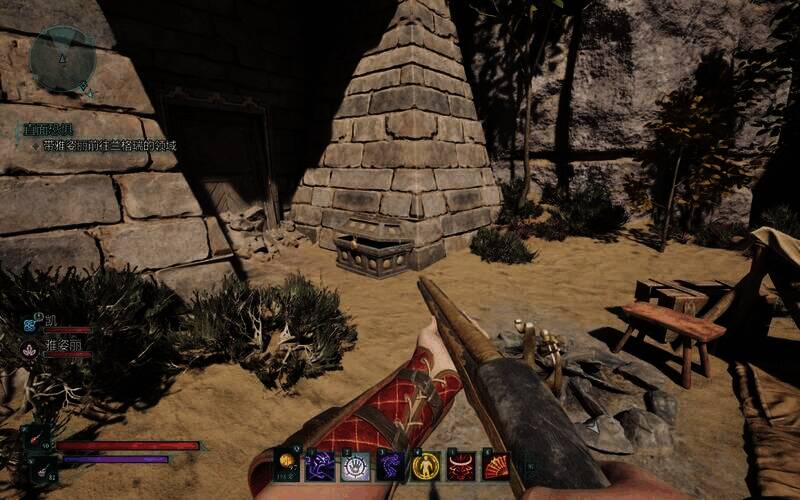
Task: Use the red health potion slot
Action: point(38,440)
